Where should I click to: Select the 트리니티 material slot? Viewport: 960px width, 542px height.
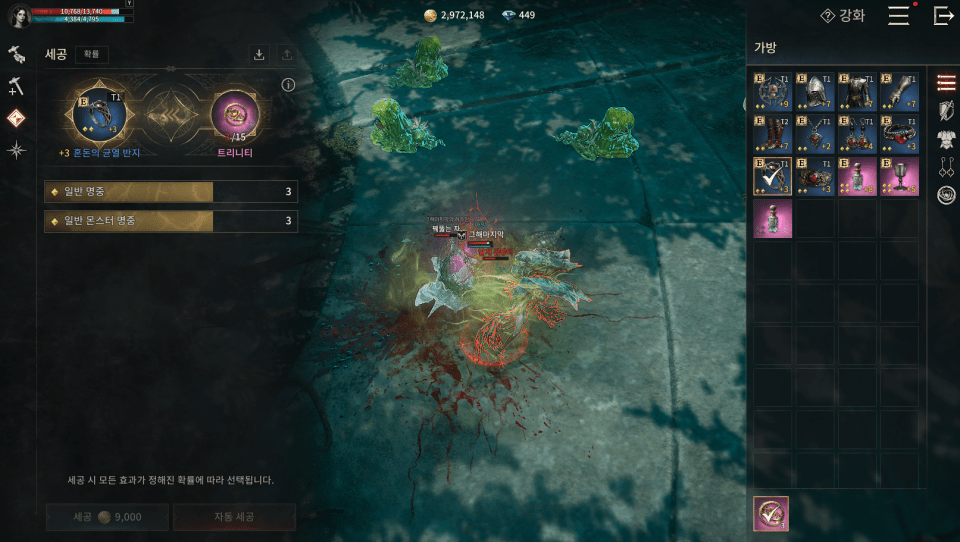tap(236, 113)
